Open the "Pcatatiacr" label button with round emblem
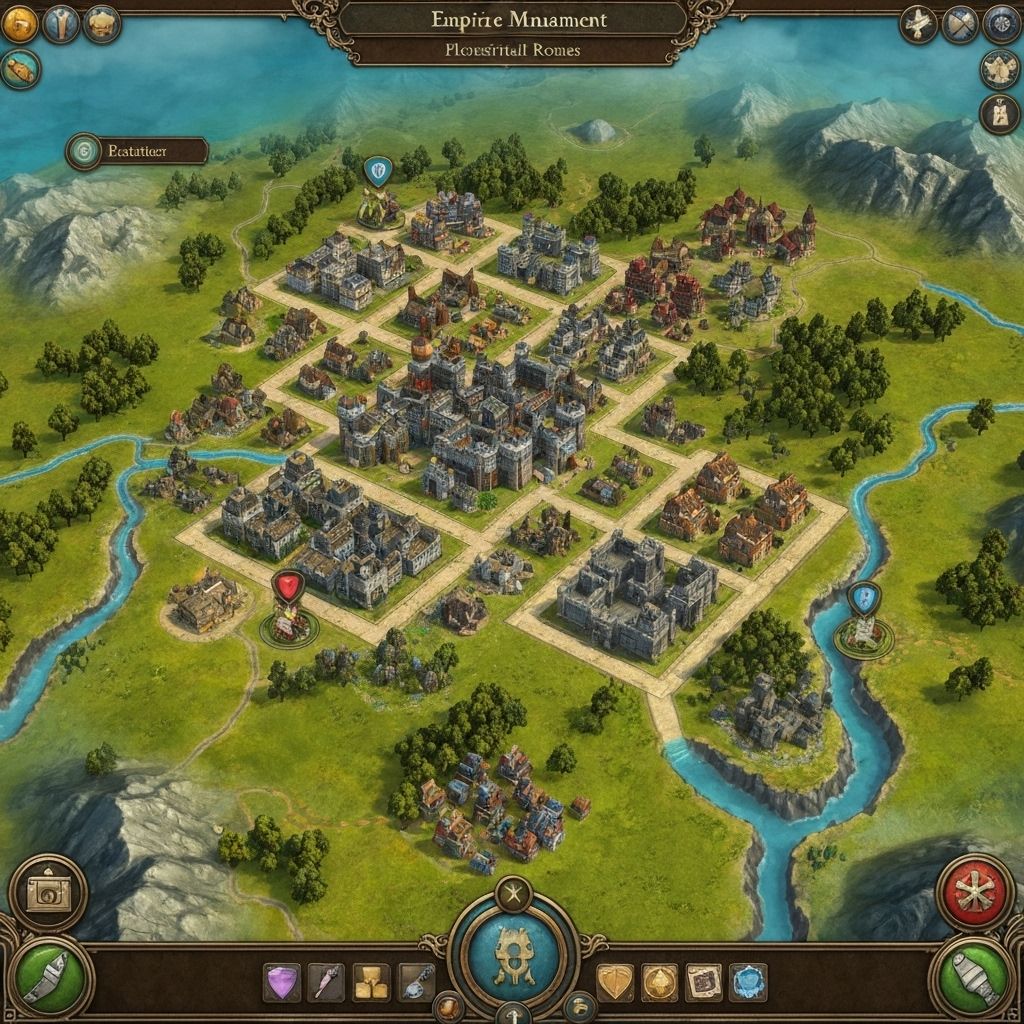The width and height of the screenshot is (1024, 1024). point(137,151)
